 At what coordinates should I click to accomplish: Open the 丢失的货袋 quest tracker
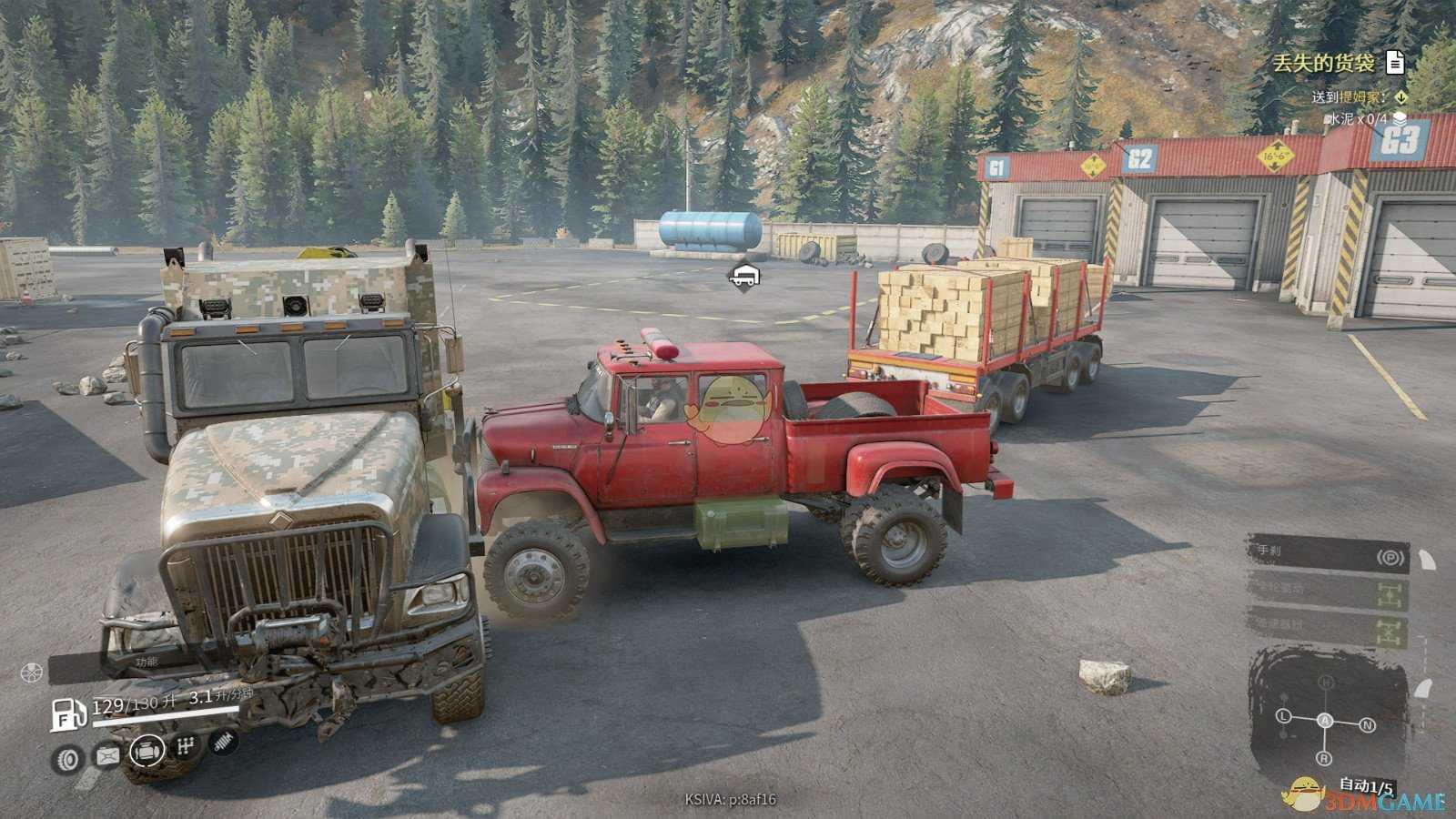coord(1322,62)
